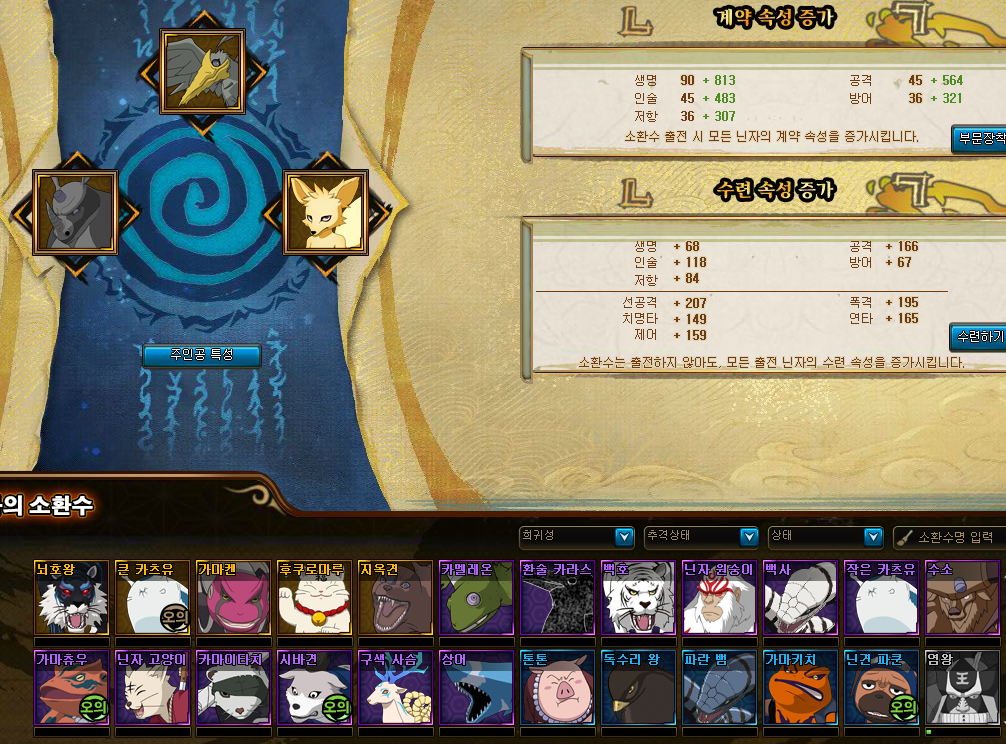Click the 수련하기 training button
Screen dimensions: 1006x744
[x=978, y=337]
